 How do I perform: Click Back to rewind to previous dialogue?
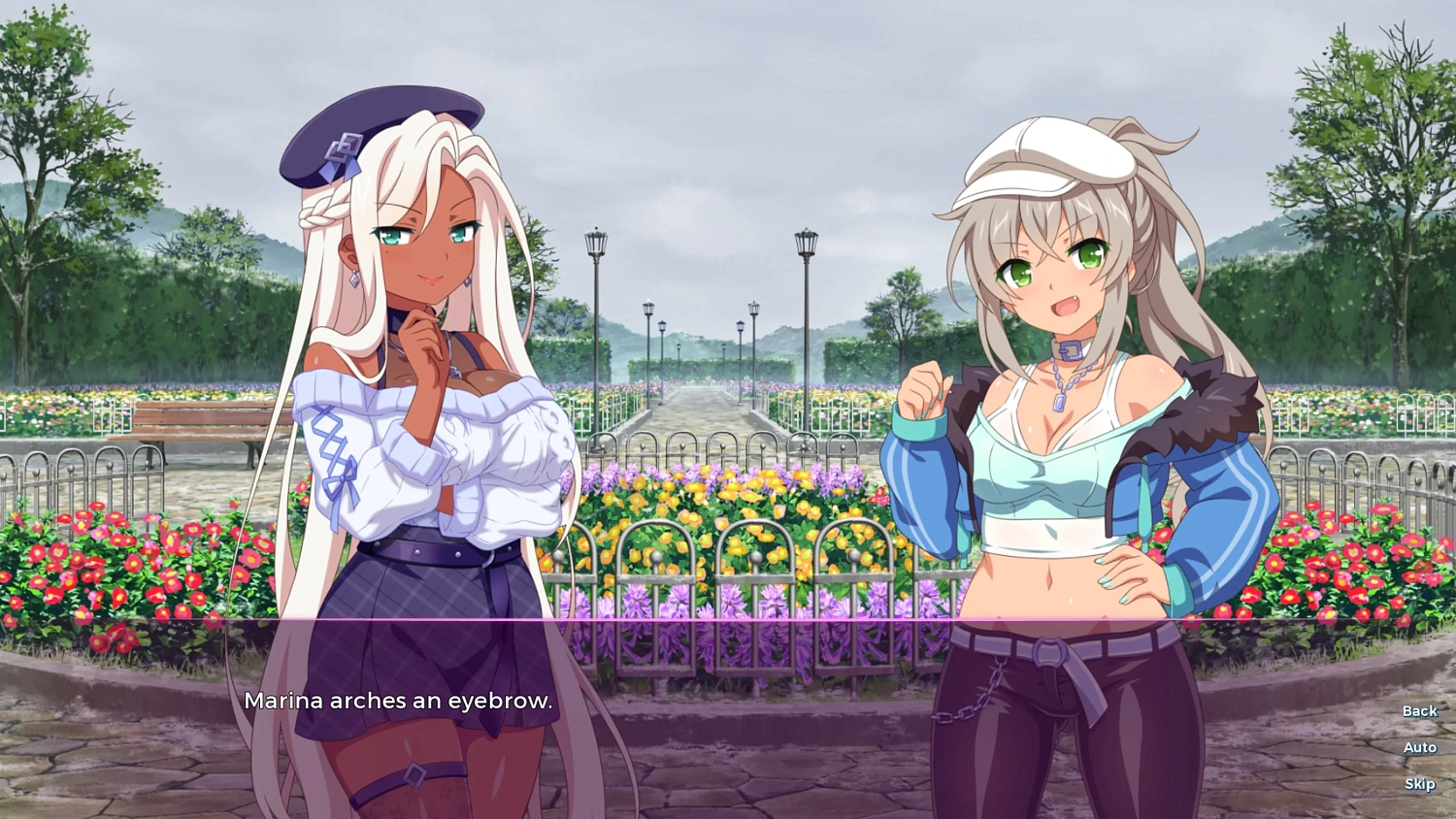pos(1419,711)
